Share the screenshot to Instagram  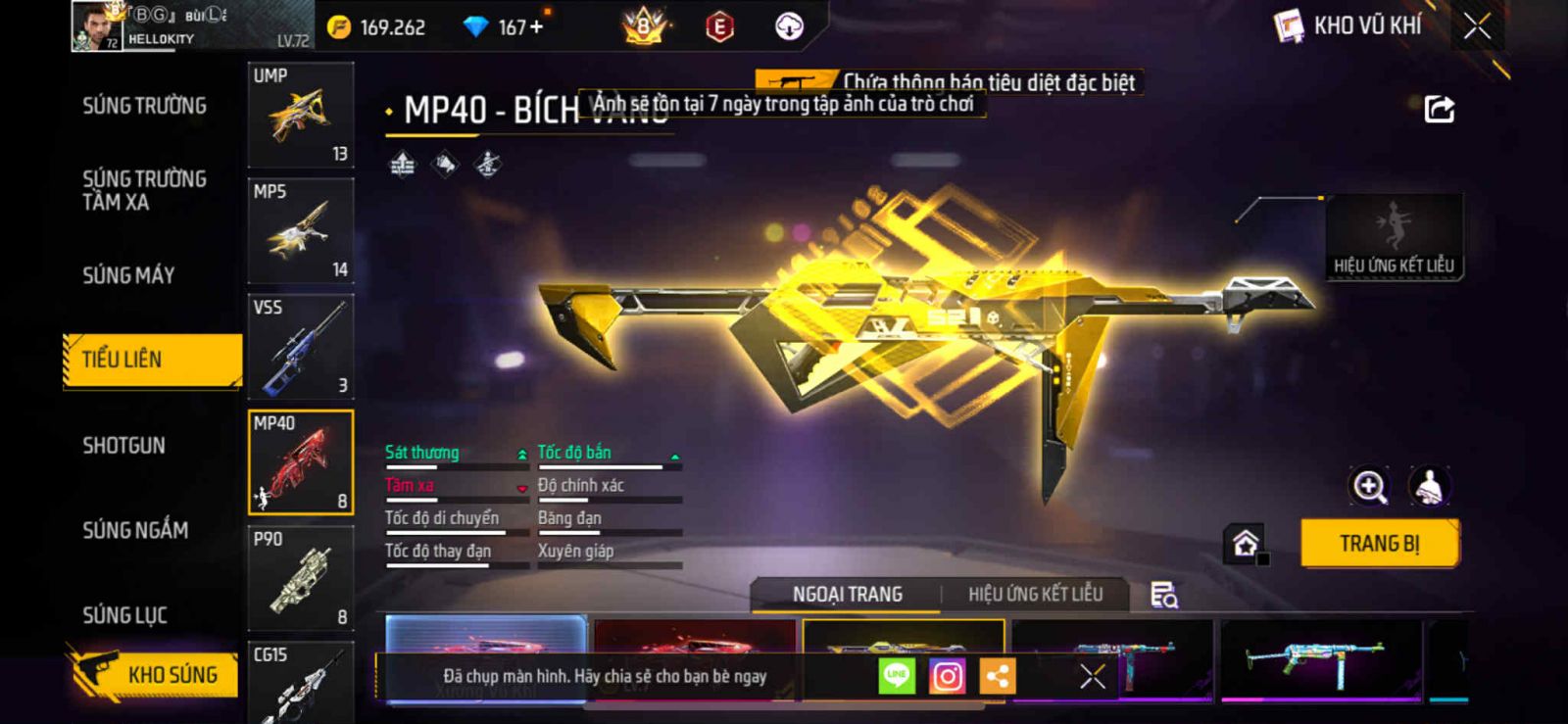click(x=947, y=676)
